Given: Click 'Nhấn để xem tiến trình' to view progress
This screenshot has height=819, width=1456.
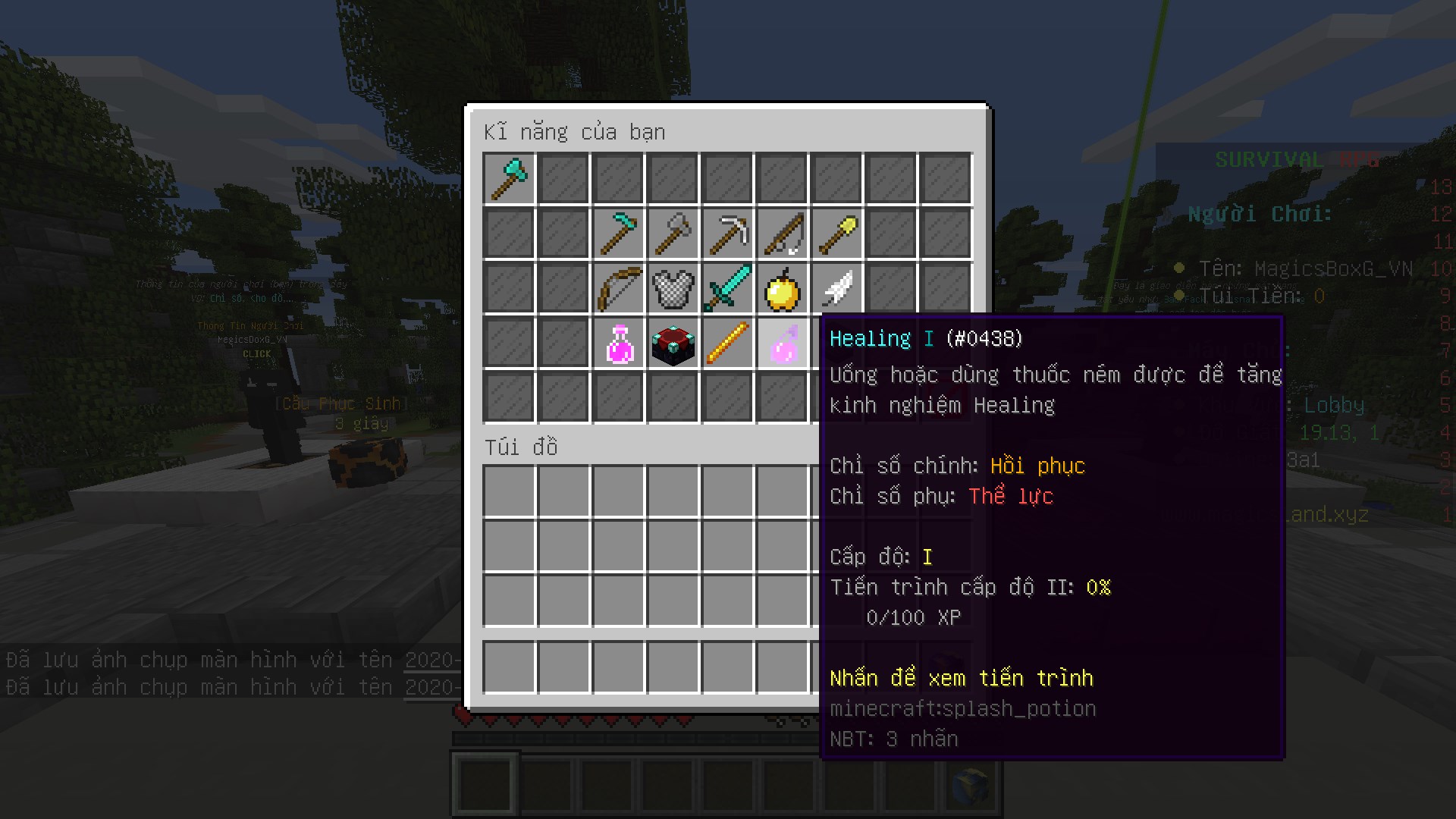Looking at the screenshot, I should 962,678.
